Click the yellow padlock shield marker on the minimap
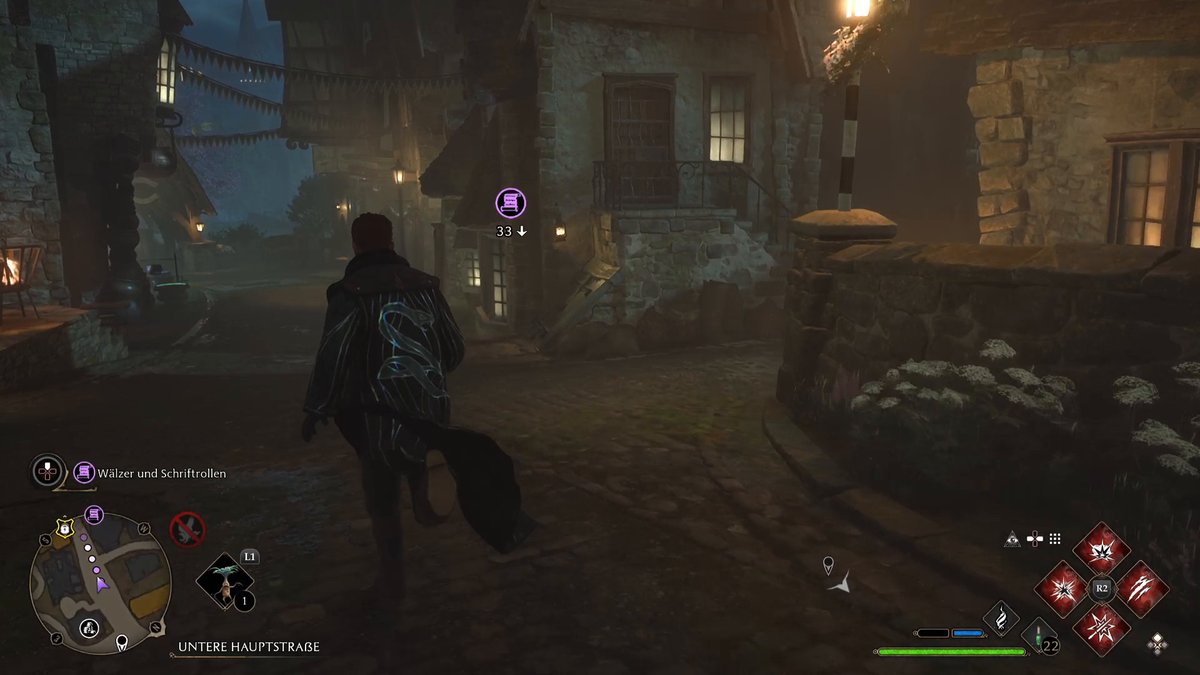This screenshot has height=675, width=1200. [x=63, y=528]
